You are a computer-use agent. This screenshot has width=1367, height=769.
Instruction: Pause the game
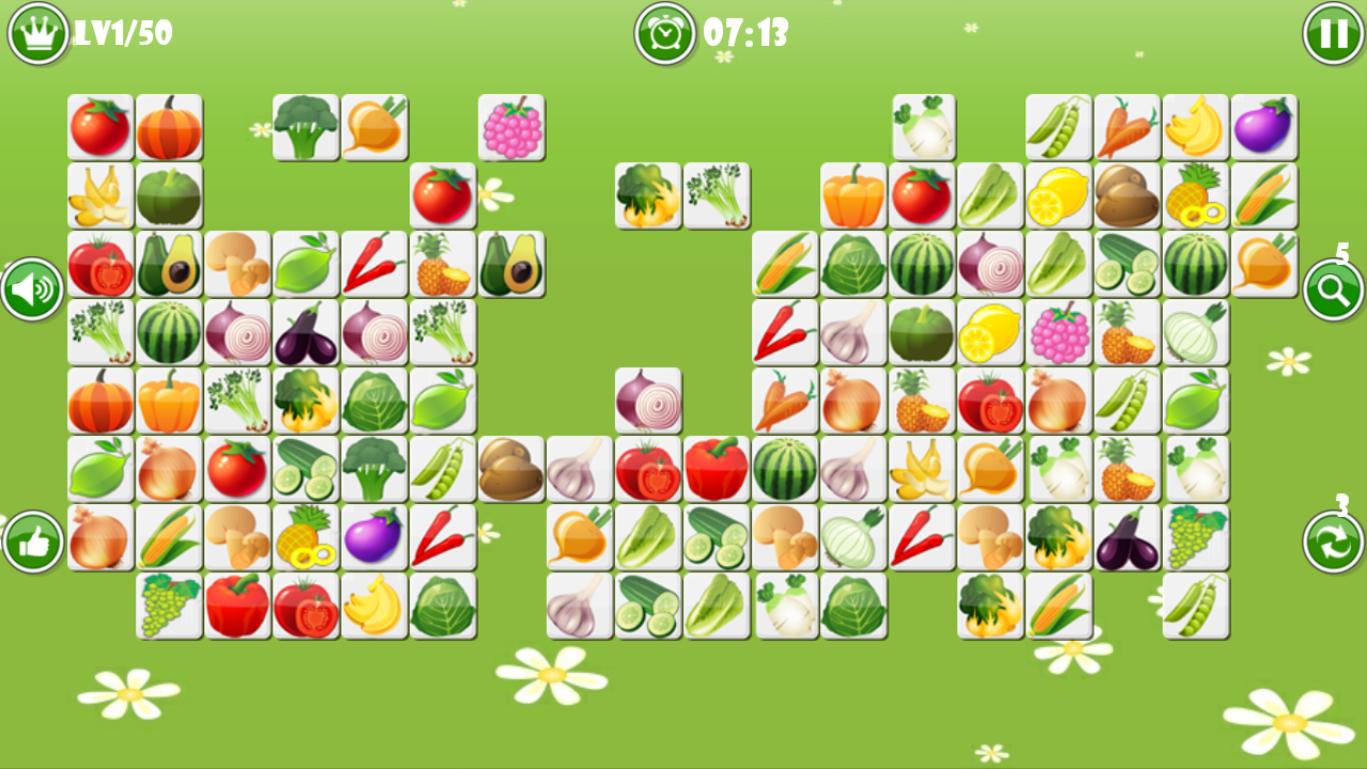pos(1333,34)
